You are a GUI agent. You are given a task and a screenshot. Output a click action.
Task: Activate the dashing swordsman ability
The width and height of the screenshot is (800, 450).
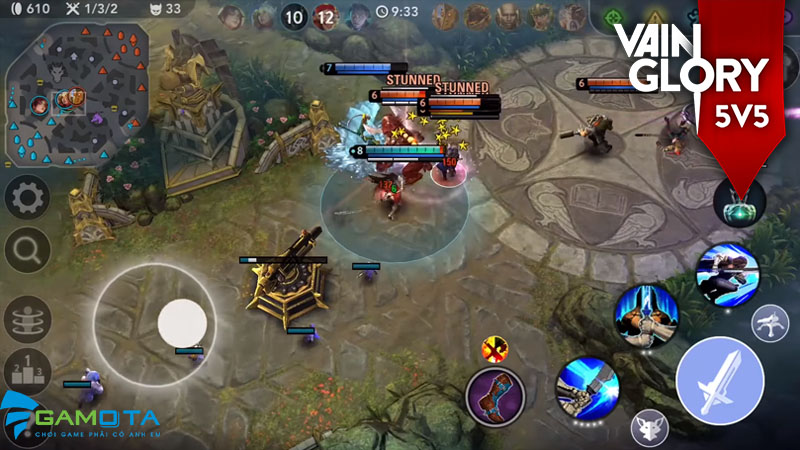[x=727, y=273]
